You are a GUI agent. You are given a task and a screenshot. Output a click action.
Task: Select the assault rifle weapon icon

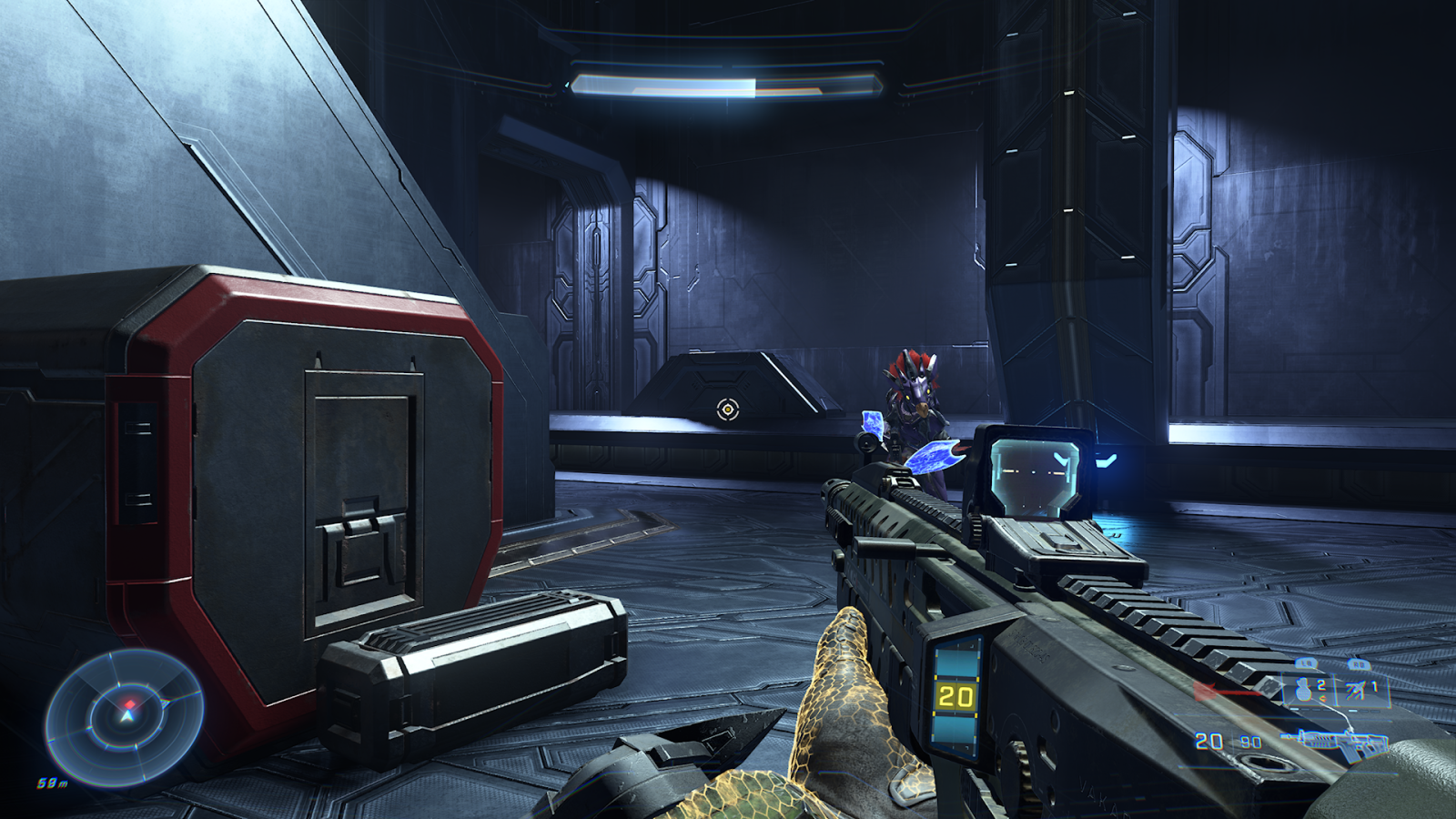(x=1332, y=741)
